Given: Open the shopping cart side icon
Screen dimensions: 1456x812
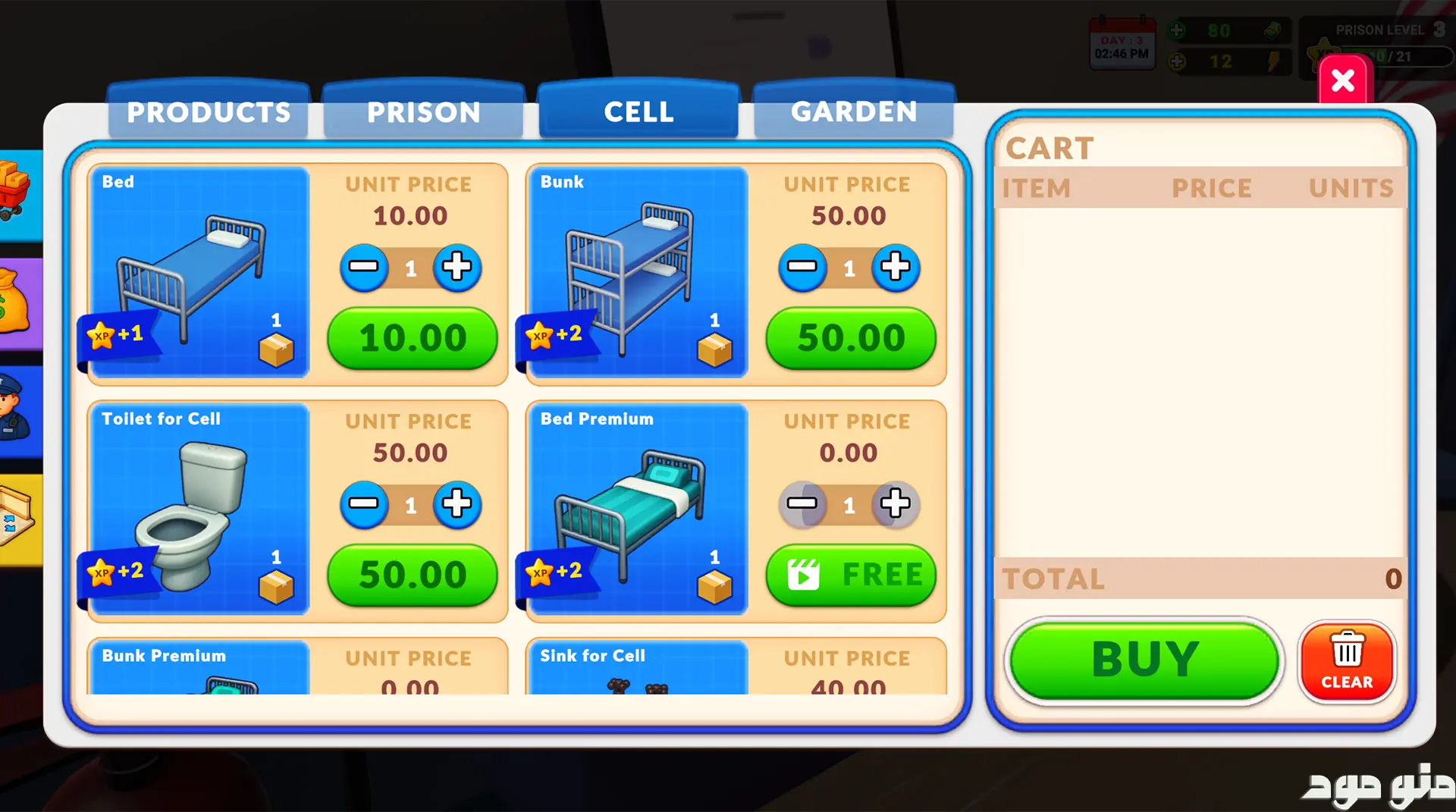Looking at the screenshot, I should coord(17,193).
